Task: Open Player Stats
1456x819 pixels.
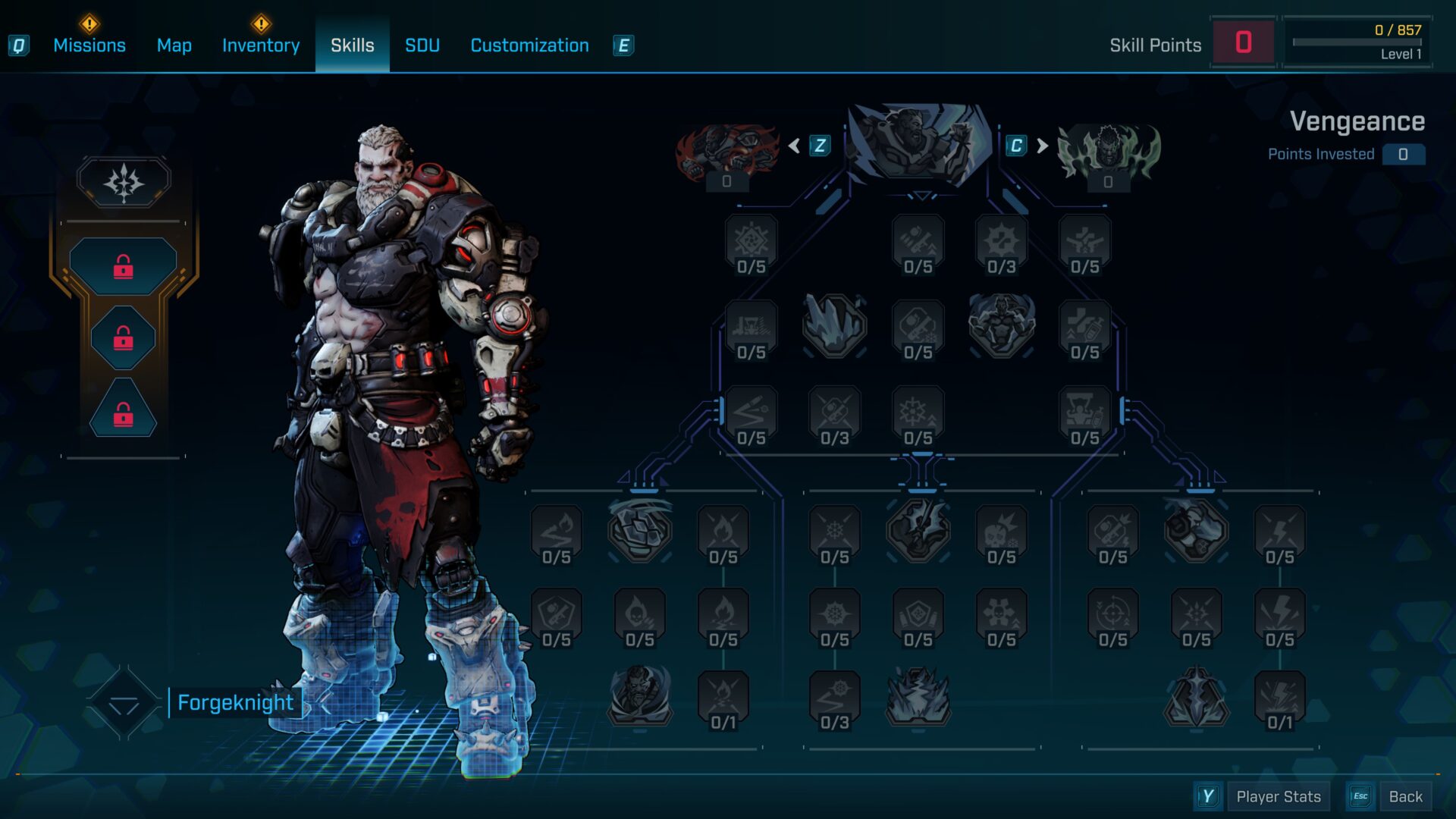Action: (x=1278, y=796)
